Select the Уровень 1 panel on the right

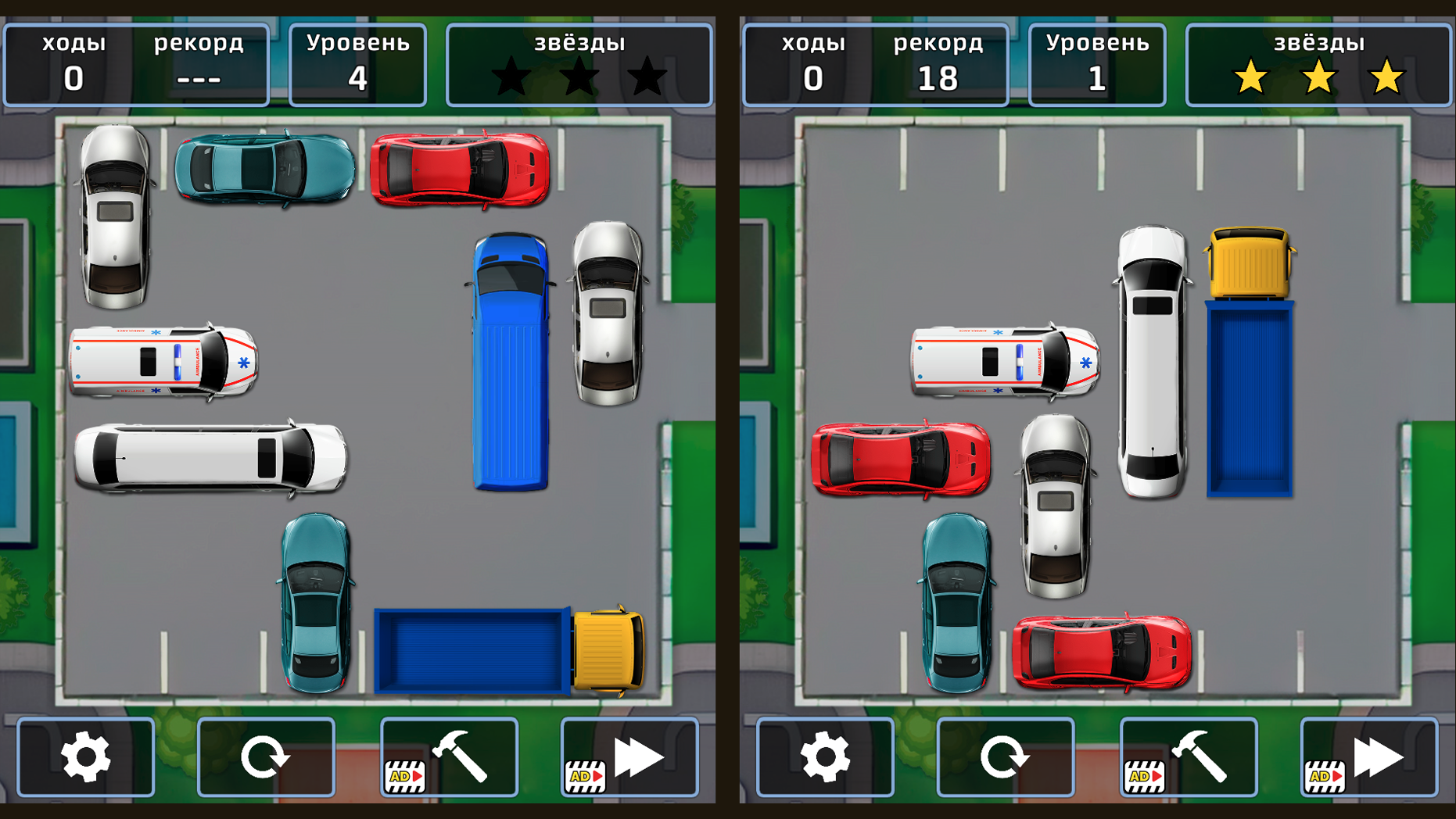pos(1096,63)
